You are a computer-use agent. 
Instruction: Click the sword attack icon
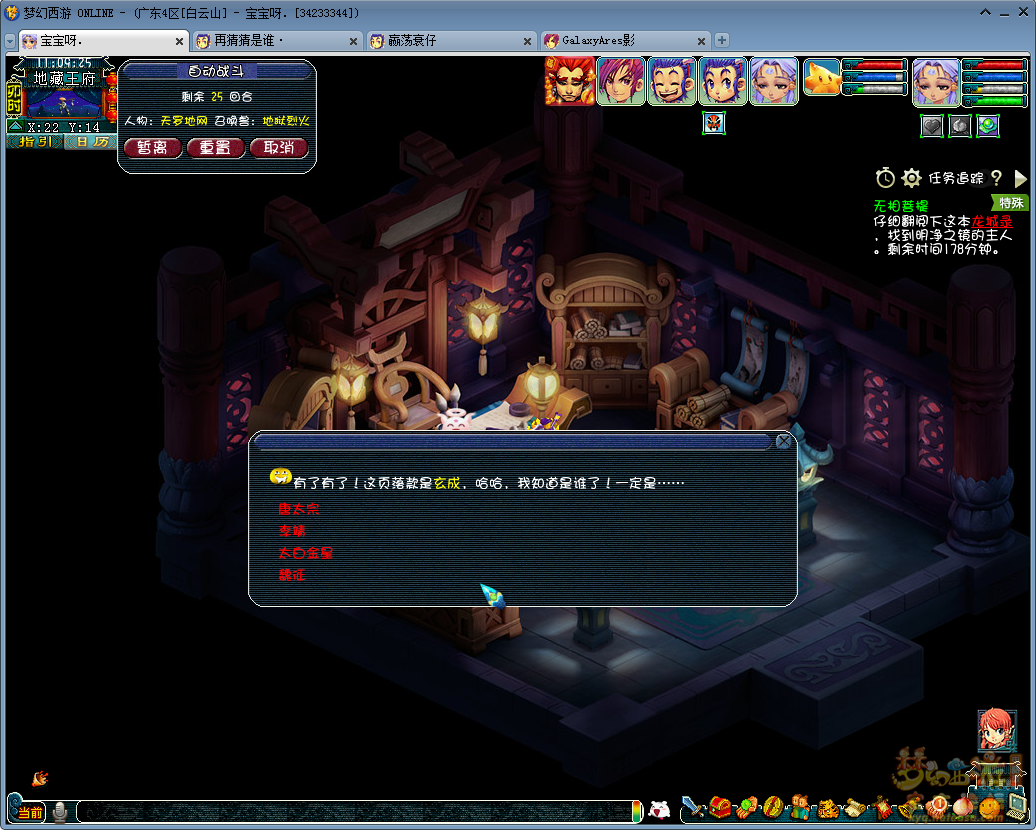694,806
